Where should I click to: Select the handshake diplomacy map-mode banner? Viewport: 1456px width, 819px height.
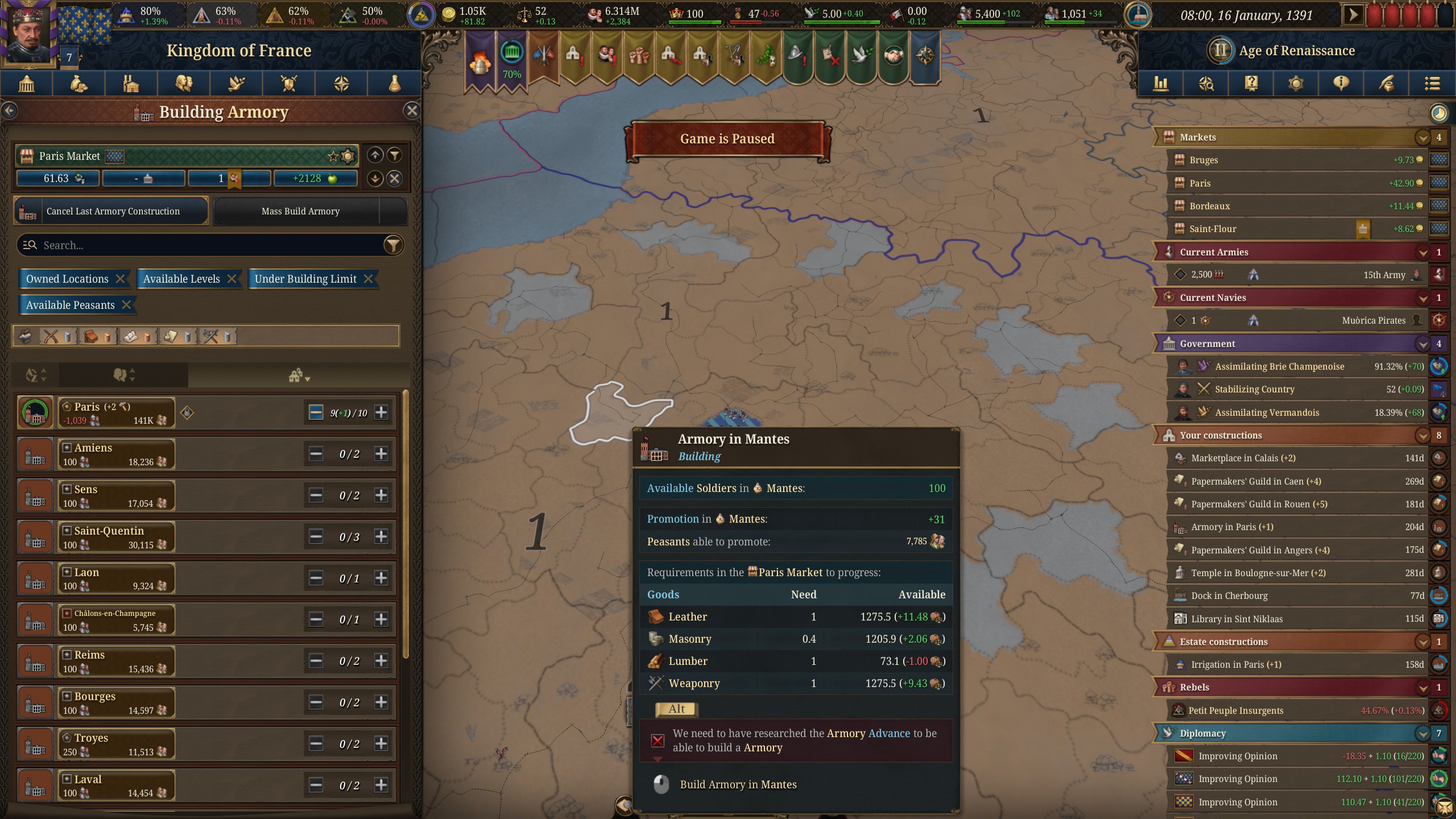pyautogui.click(x=894, y=54)
